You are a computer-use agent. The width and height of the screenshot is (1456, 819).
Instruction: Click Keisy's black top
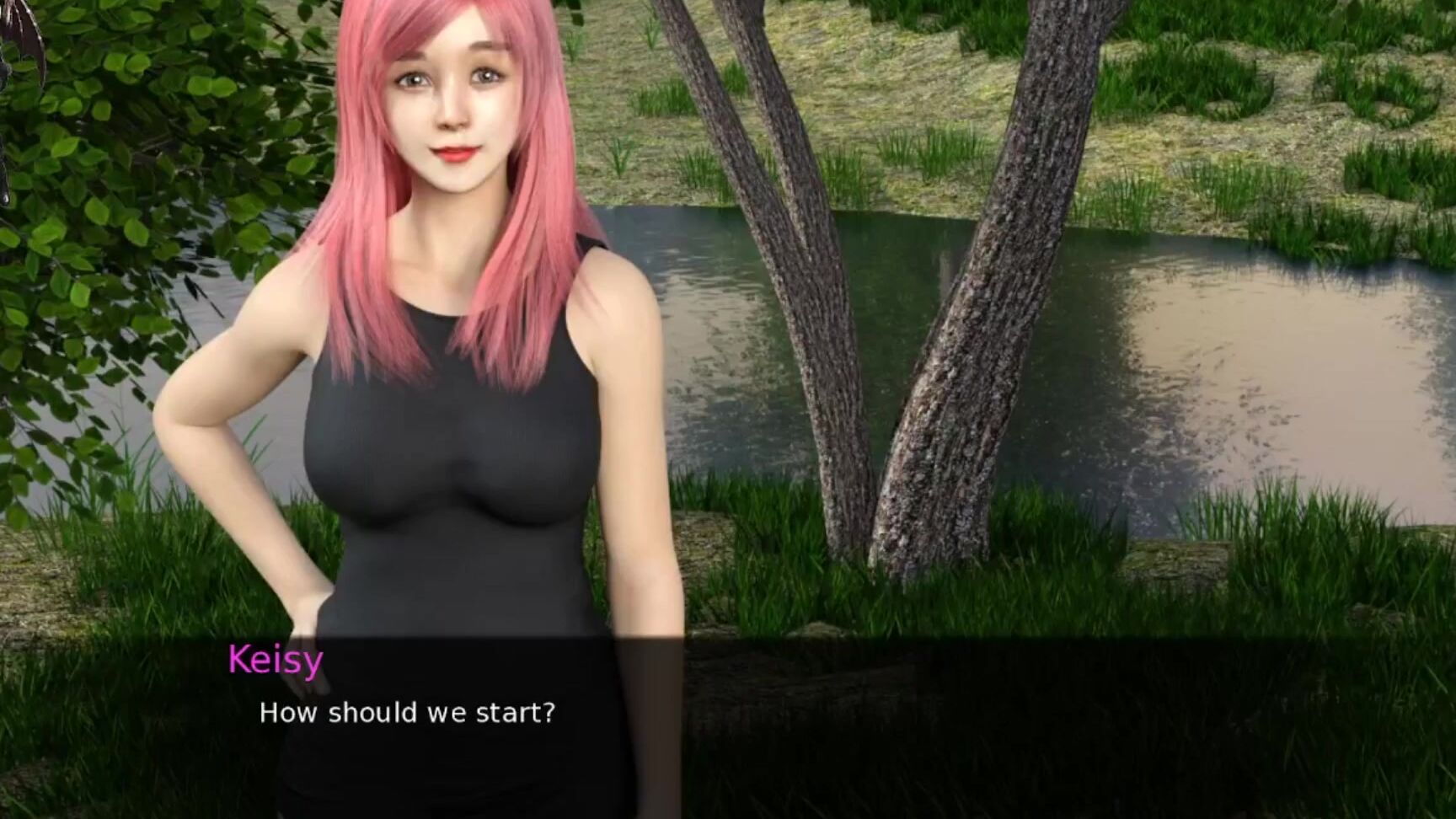[472, 463]
